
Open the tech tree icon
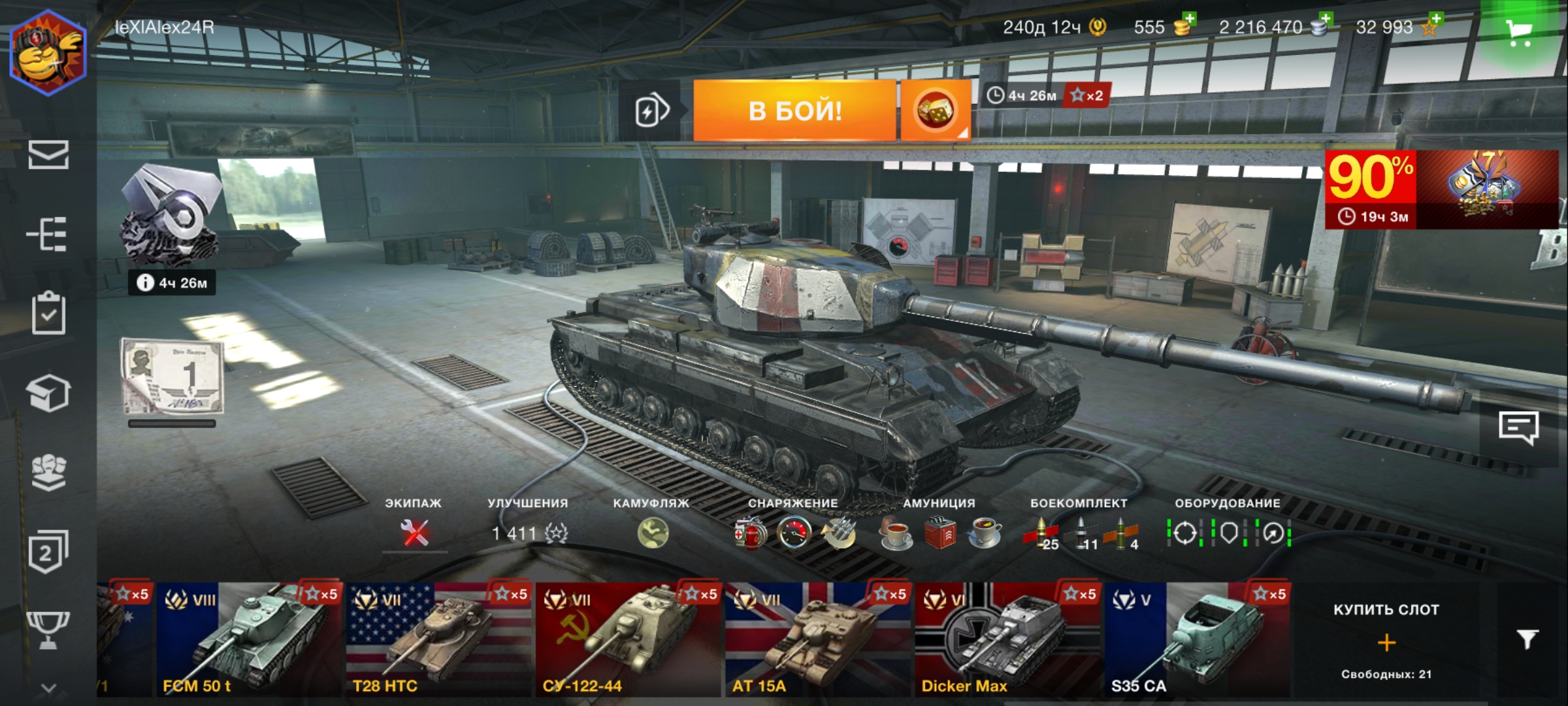[48, 234]
